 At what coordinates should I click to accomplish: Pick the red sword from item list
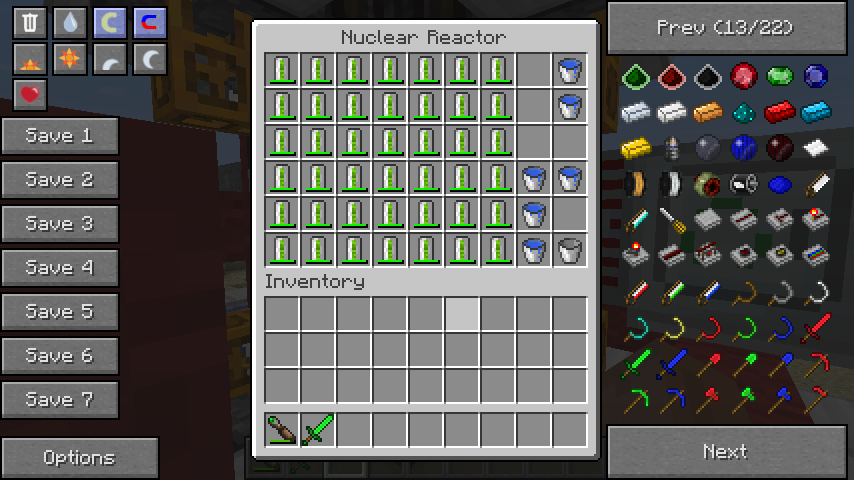(x=816, y=327)
